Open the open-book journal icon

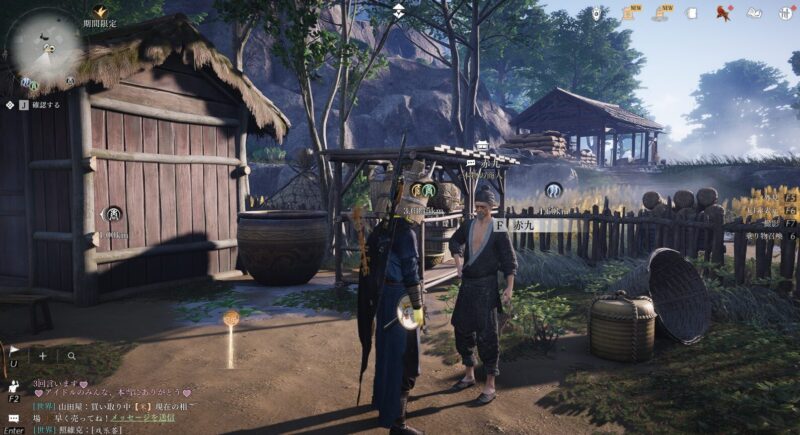(x=755, y=13)
